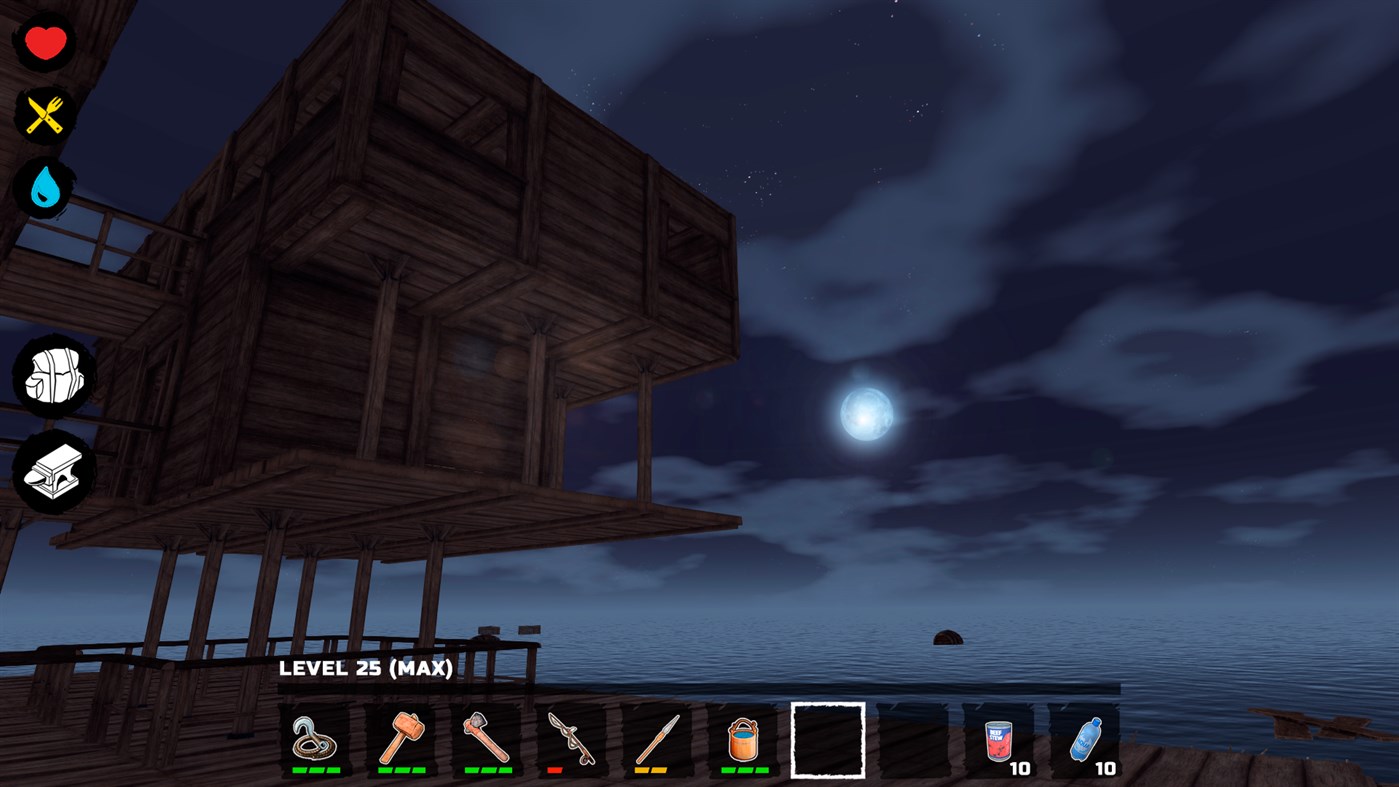This screenshot has height=787, width=1399.
Task: Pick up the water bucket
Action: [742, 740]
